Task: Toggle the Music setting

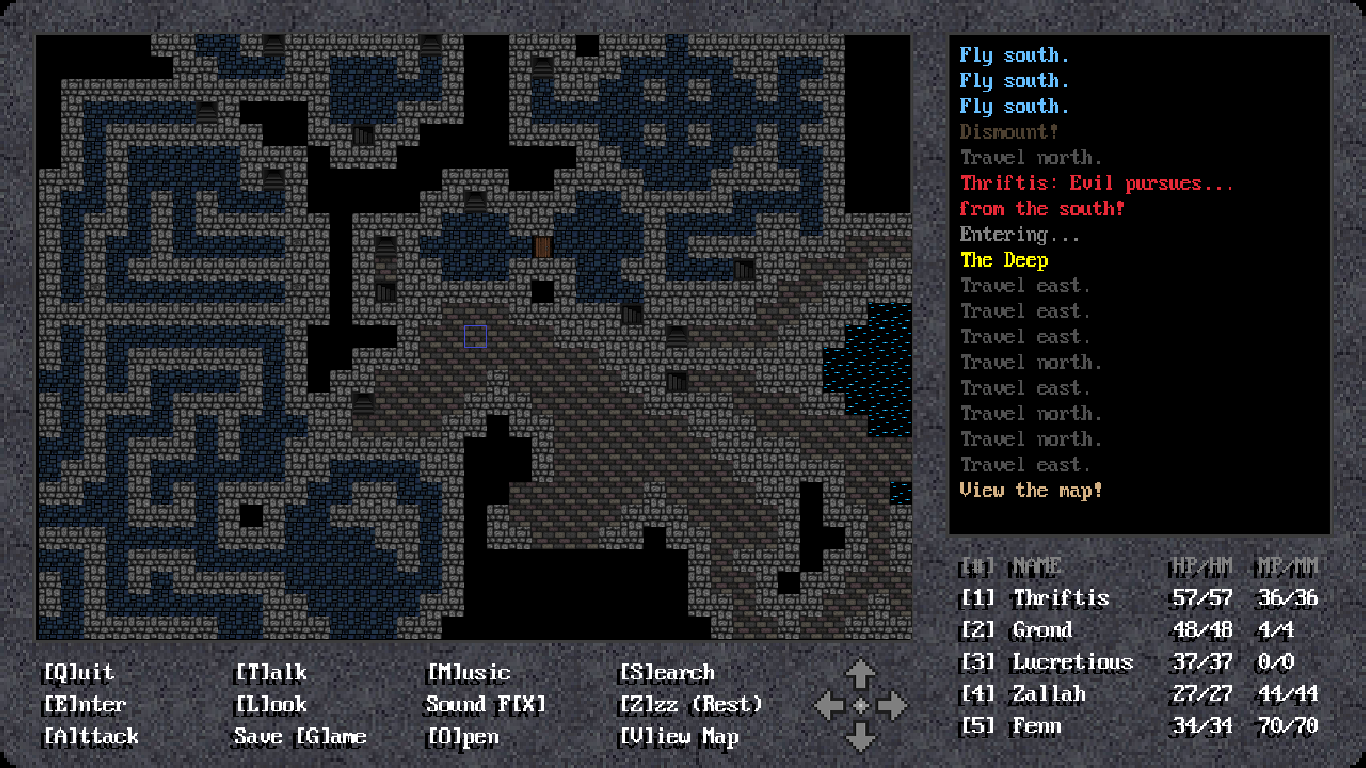Action: tap(467, 672)
